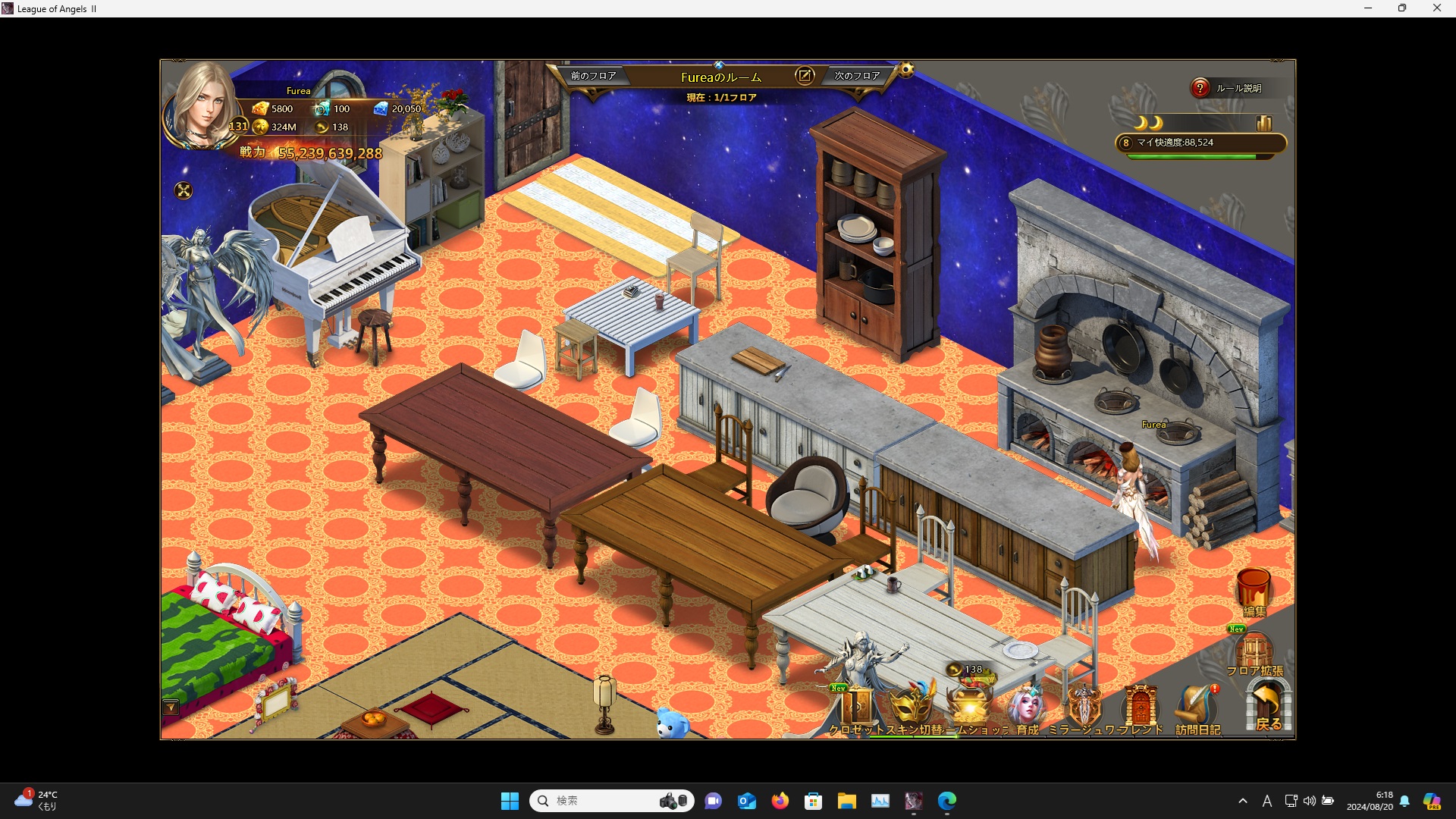Open the rules explanation (ルール説明)
The width and height of the screenshot is (1456, 819).
click(x=1228, y=89)
